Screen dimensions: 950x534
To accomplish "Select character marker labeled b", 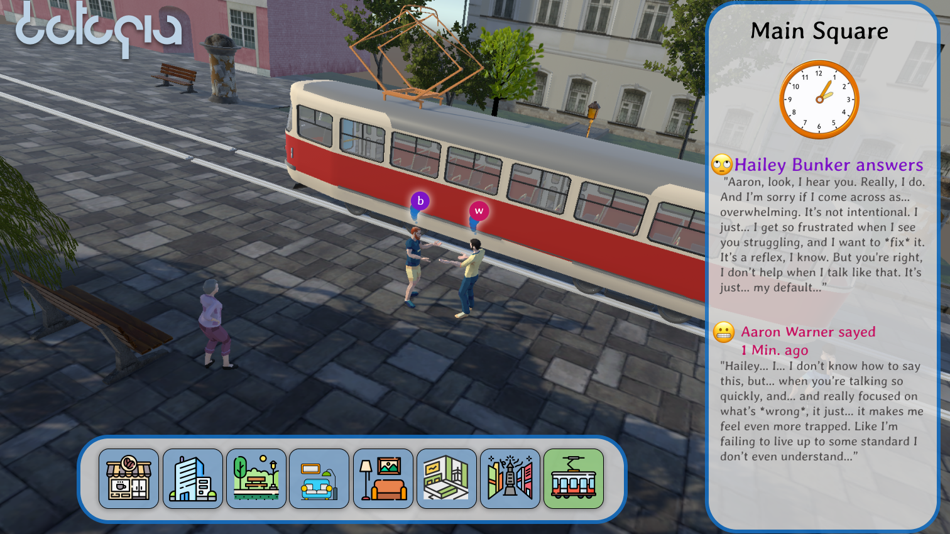I will [x=420, y=202].
